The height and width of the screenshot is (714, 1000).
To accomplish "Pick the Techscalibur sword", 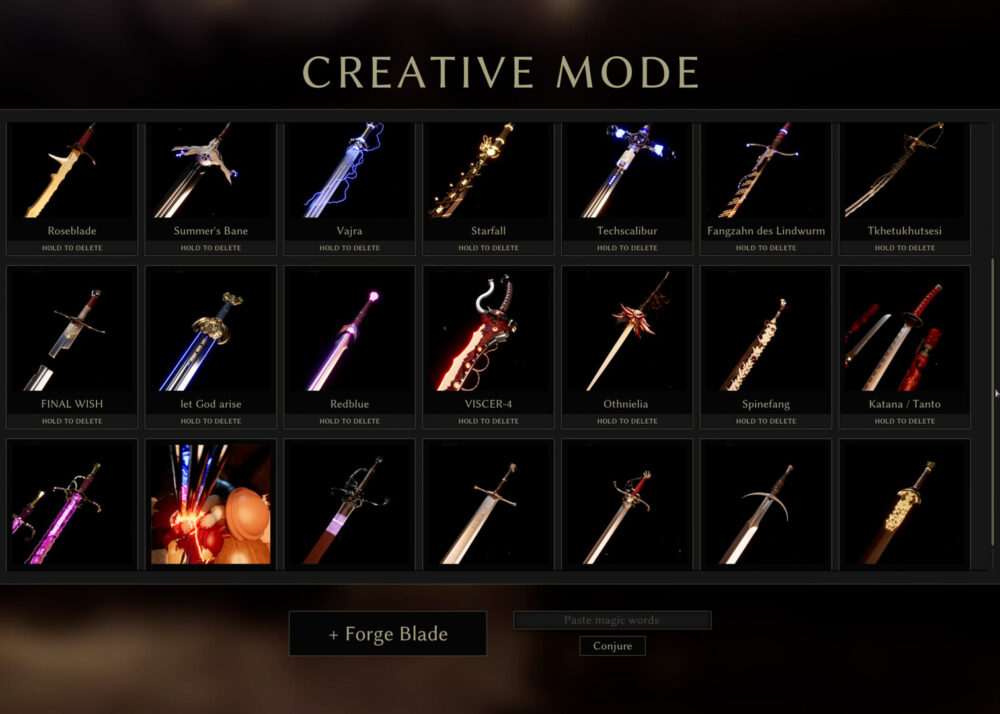I will (627, 171).
